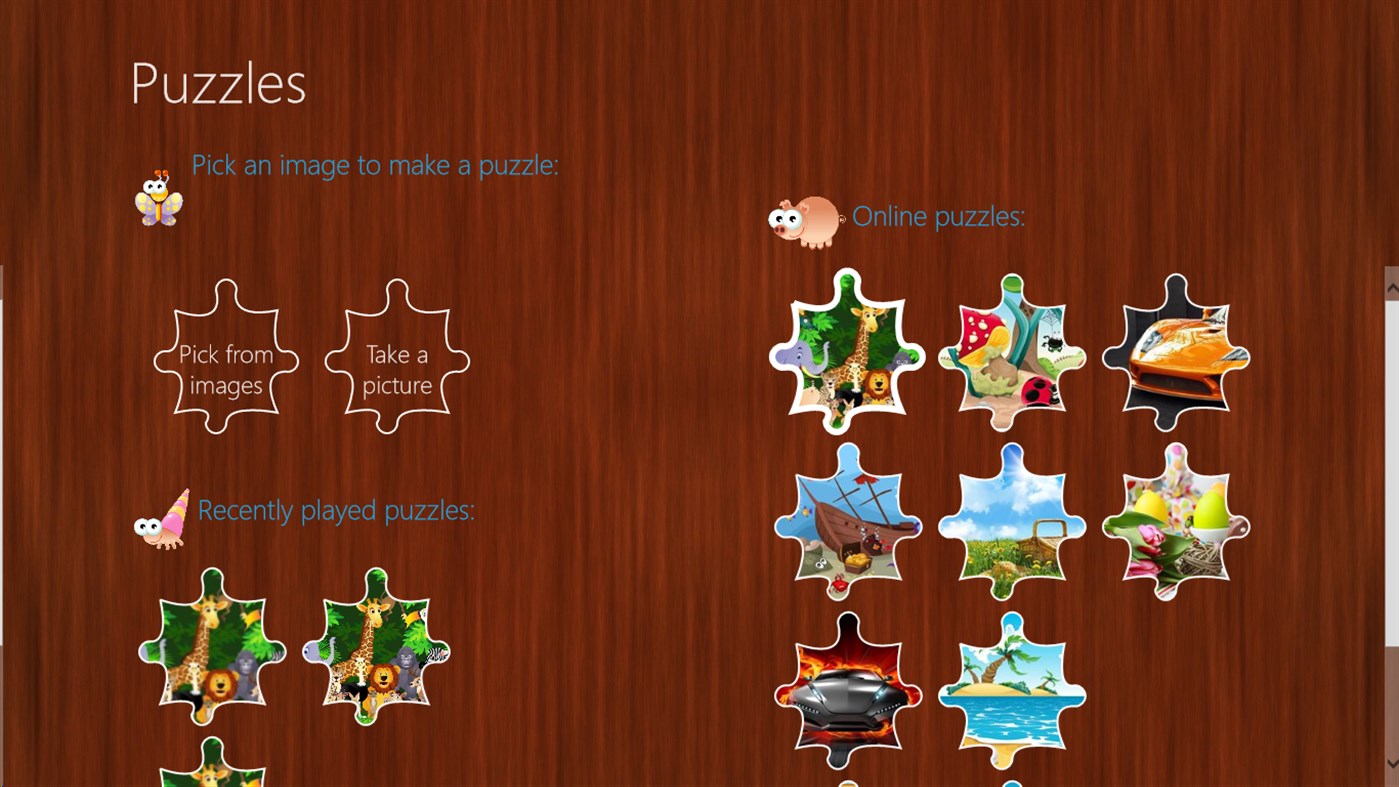Click the scrollbar up arrow on the right

coord(1392,287)
